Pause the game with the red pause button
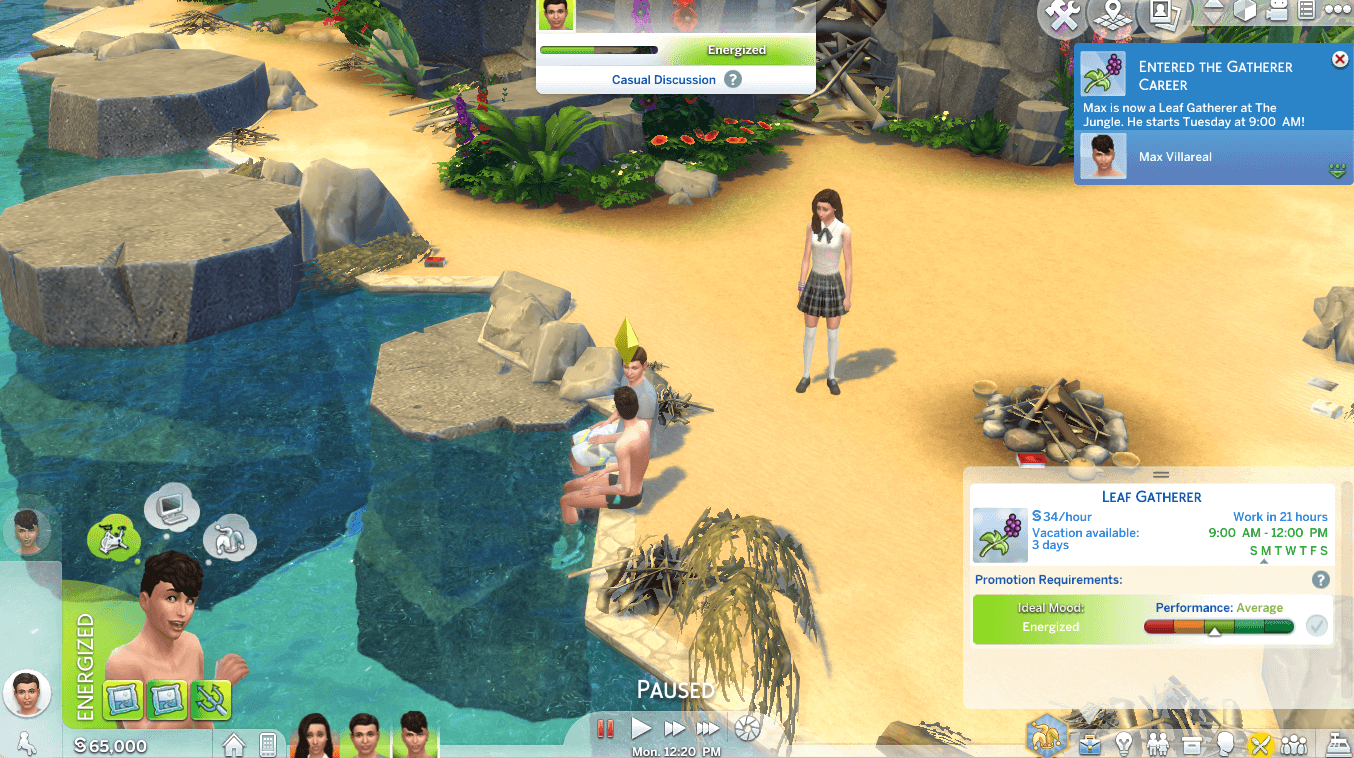 [x=604, y=729]
